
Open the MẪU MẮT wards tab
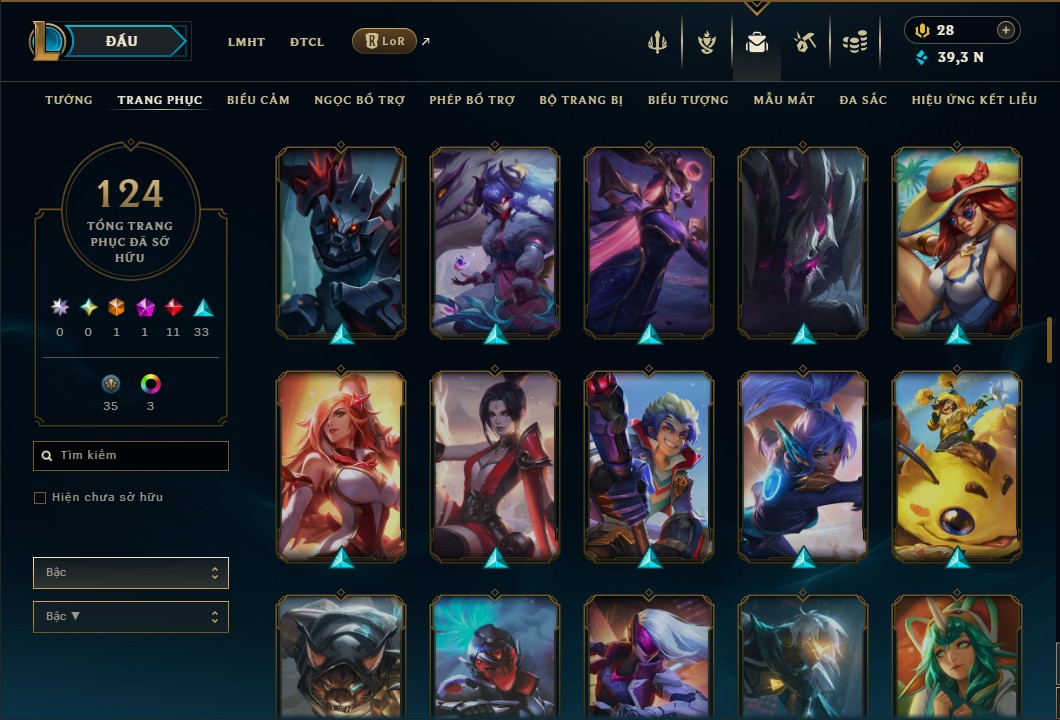(784, 100)
